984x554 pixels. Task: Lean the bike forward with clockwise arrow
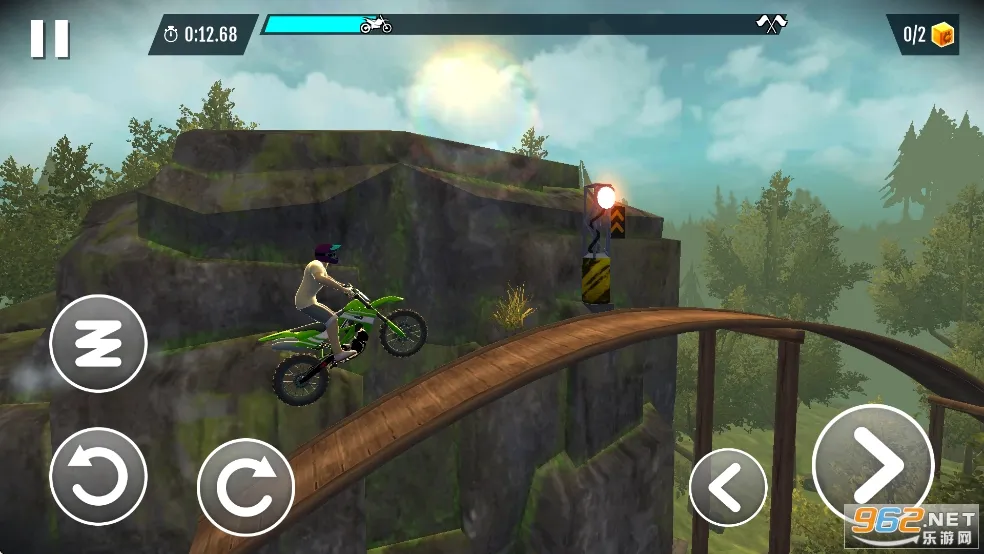(246, 487)
